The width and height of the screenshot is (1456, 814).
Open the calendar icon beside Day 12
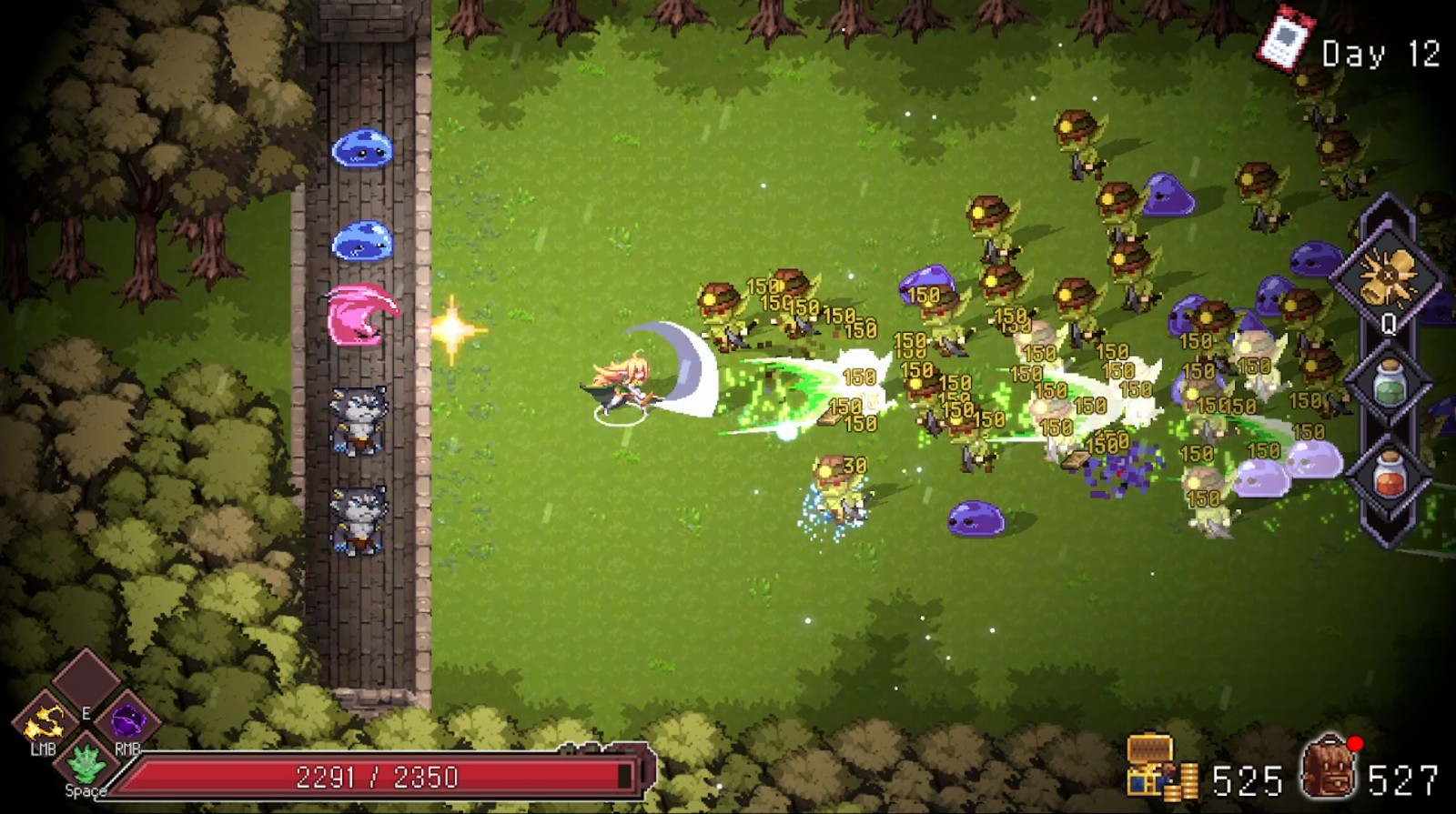point(1286,39)
